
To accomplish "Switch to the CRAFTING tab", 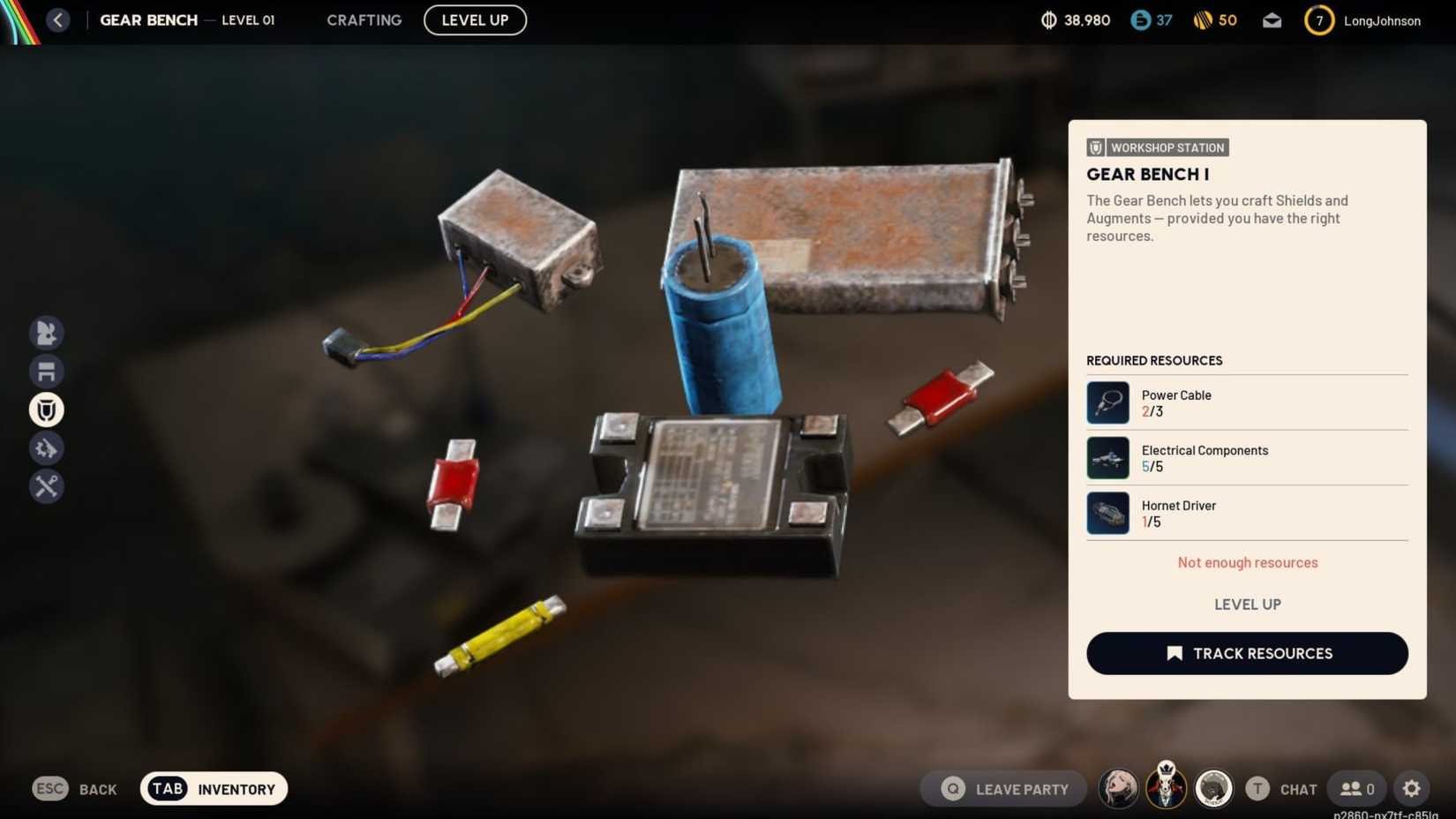I will (364, 19).
